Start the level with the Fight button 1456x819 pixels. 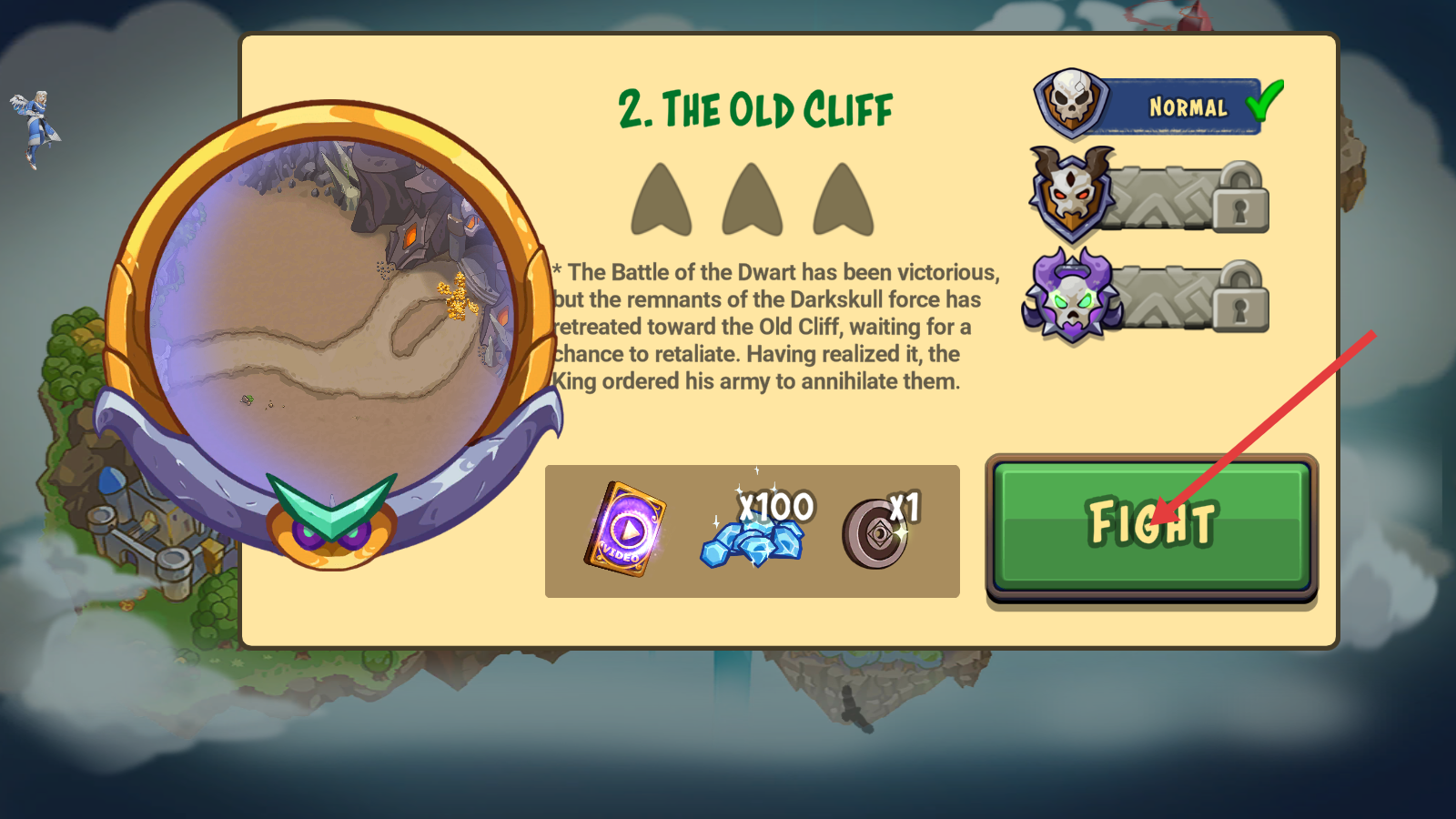[1151, 525]
